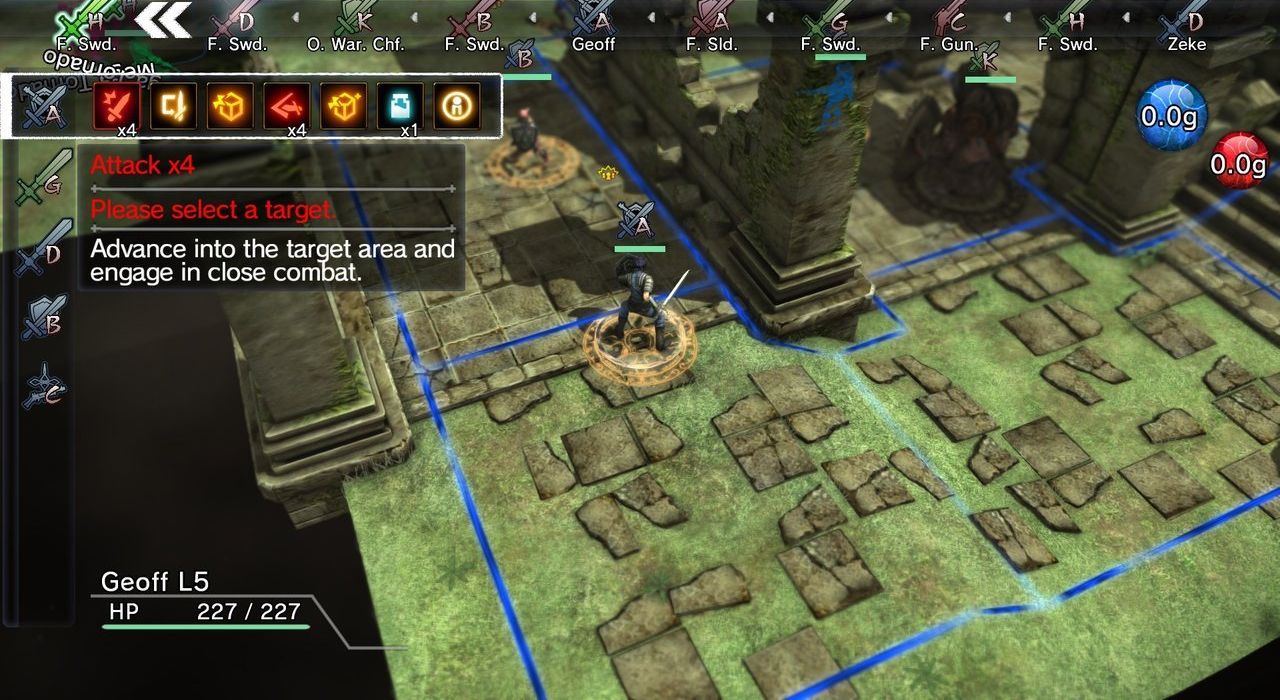Click the A marker above Geoff
The image size is (1280, 700).
[636, 220]
